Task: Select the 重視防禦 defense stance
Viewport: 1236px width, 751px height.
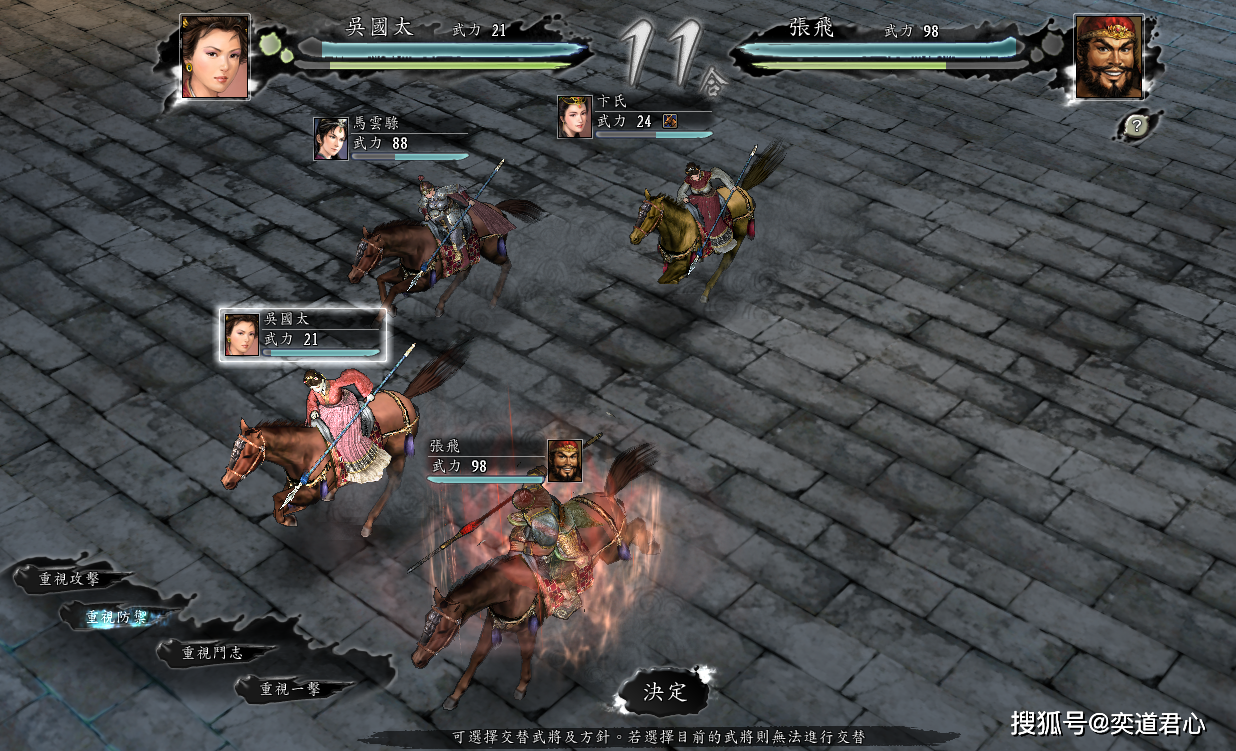Action: point(117,618)
